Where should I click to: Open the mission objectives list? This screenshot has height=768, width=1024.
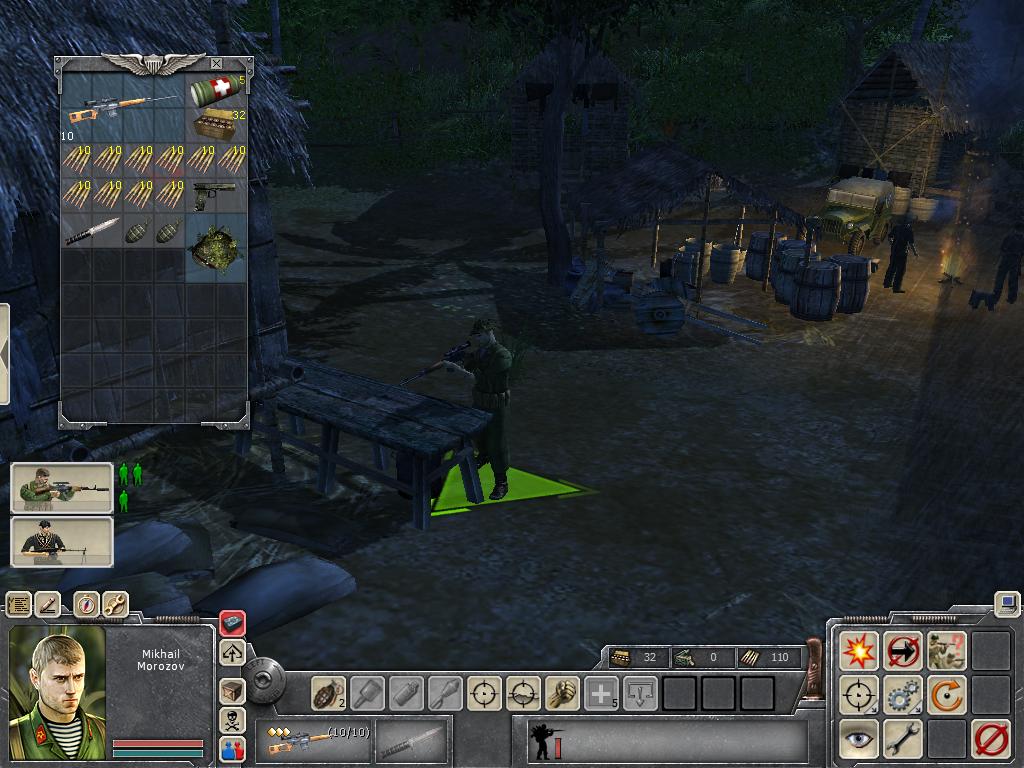pos(19,604)
